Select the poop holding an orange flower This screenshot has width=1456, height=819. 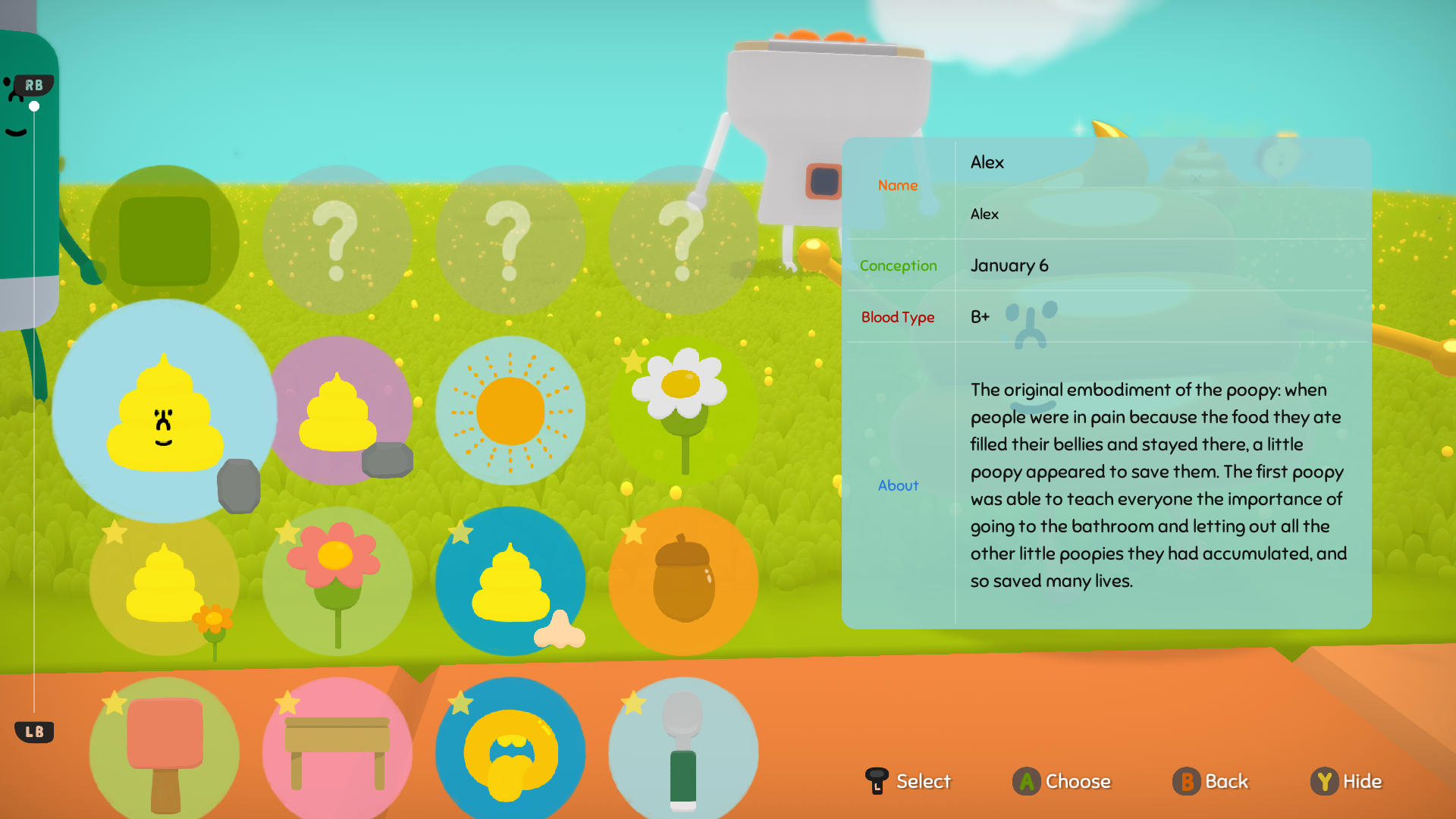(165, 582)
